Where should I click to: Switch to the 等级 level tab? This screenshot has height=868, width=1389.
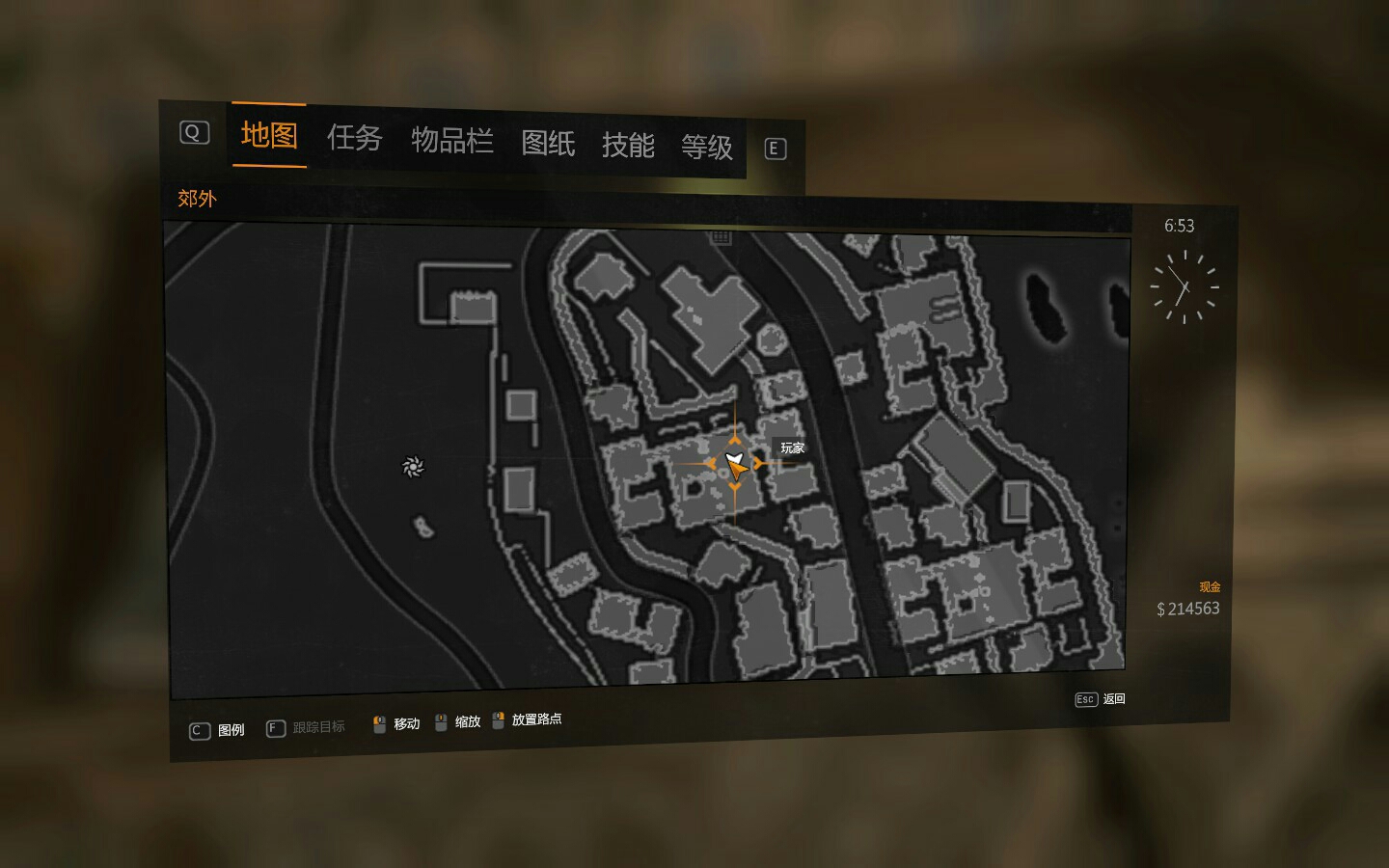coord(707,148)
